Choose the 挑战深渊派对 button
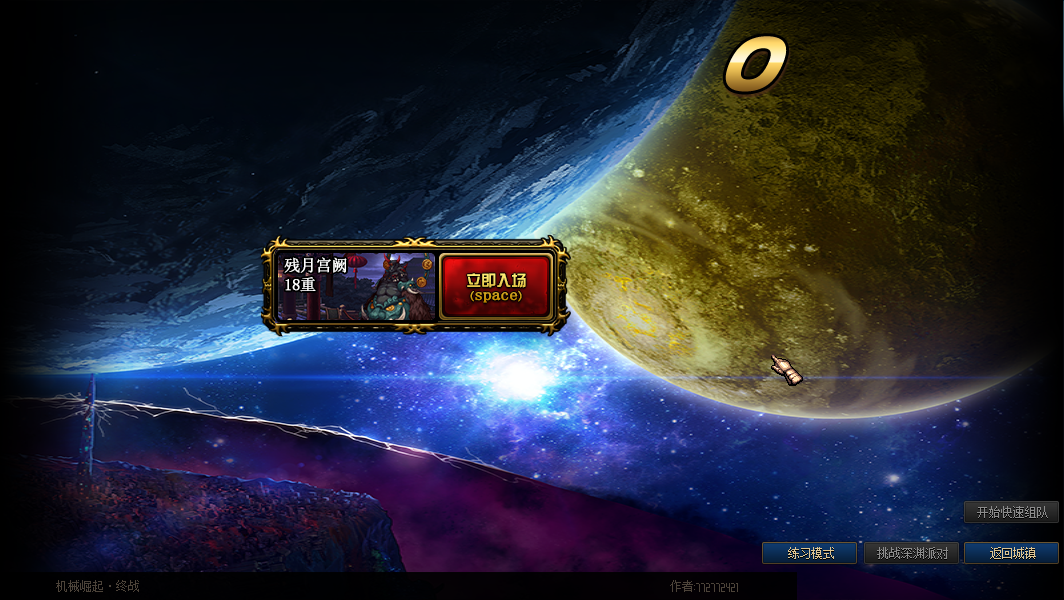1064x600 pixels. click(x=911, y=553)
